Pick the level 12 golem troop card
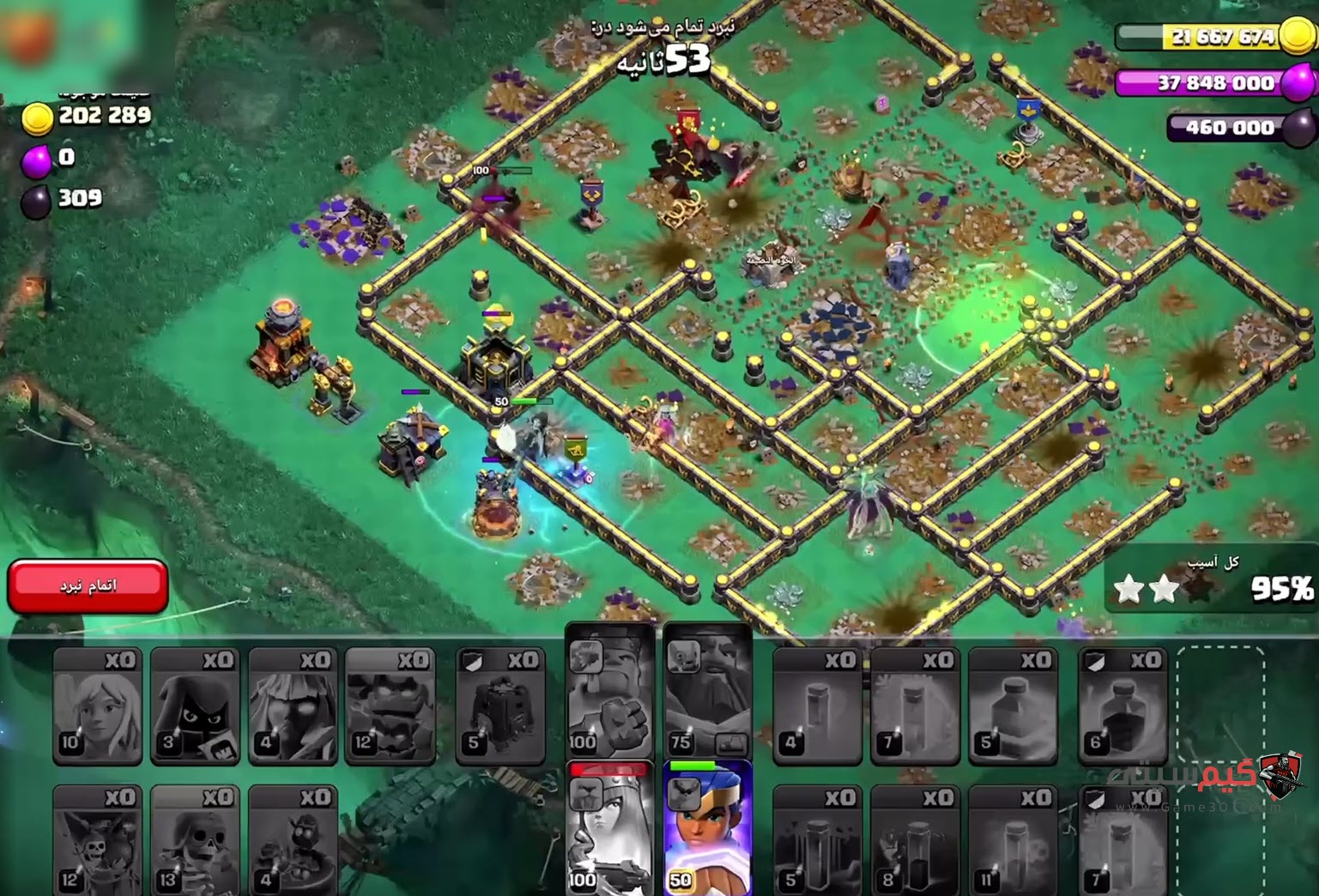Screen dimensions: 1319x896 [x=390, y=705]
